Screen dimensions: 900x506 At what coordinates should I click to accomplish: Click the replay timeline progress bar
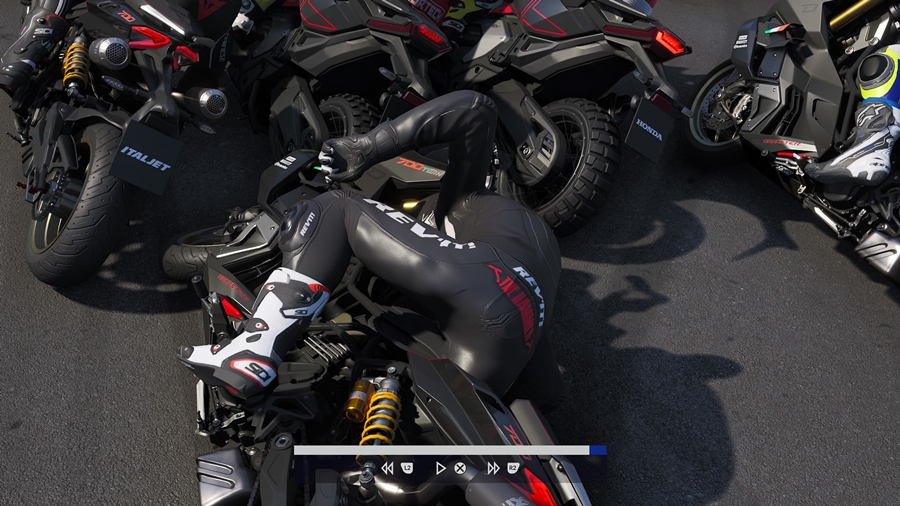[449, 450]
